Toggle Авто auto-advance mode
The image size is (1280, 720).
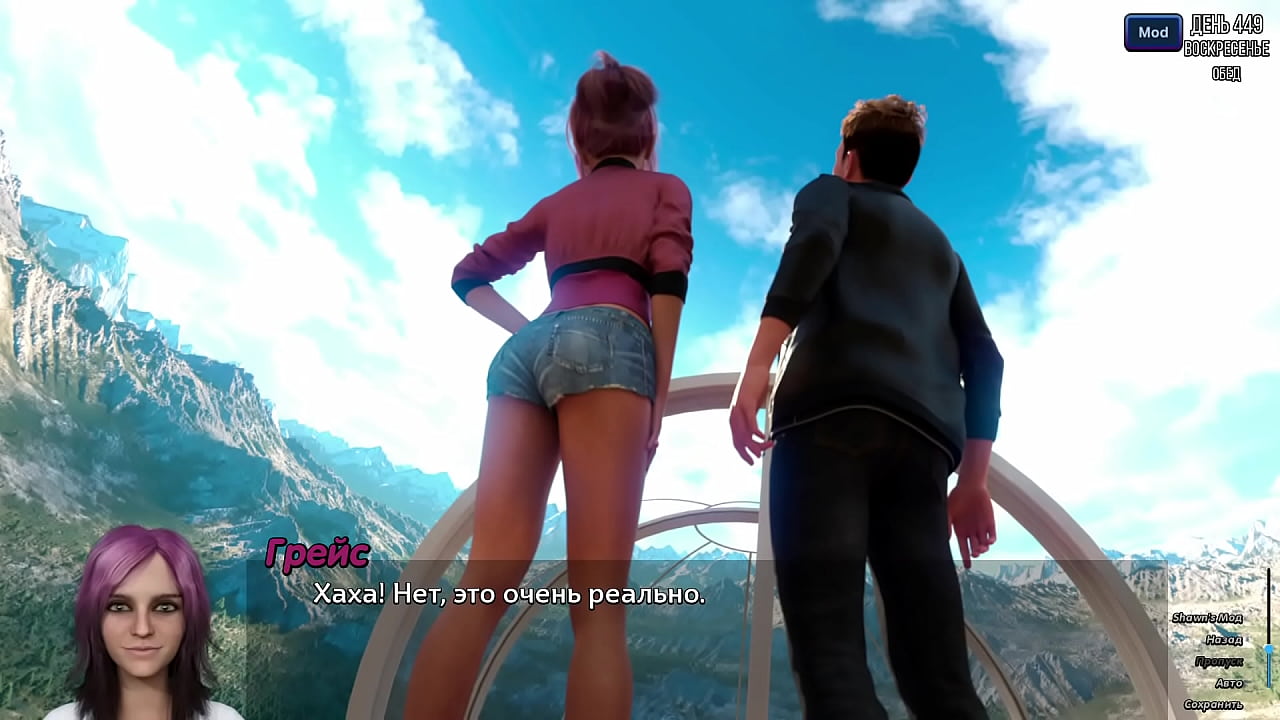[x=1228, y=684]
